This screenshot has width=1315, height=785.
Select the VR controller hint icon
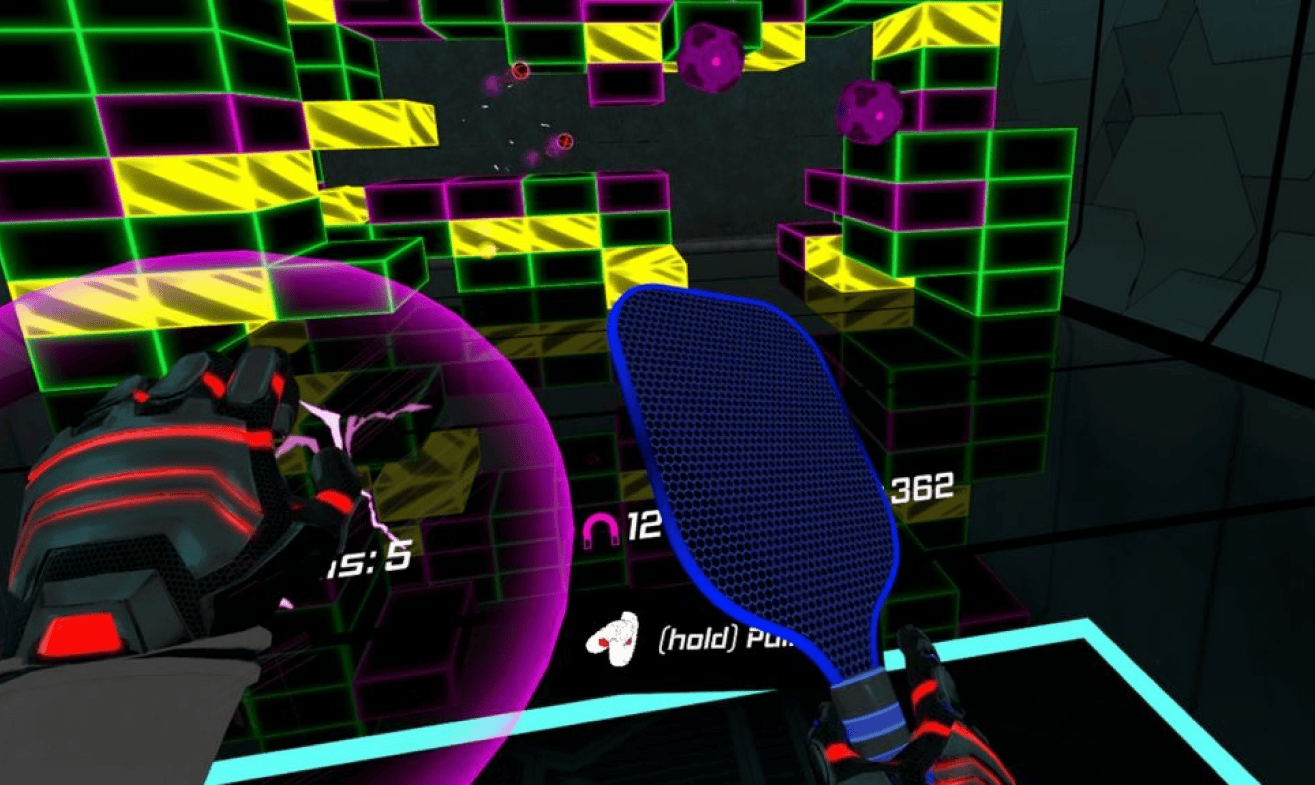point(616,640)
